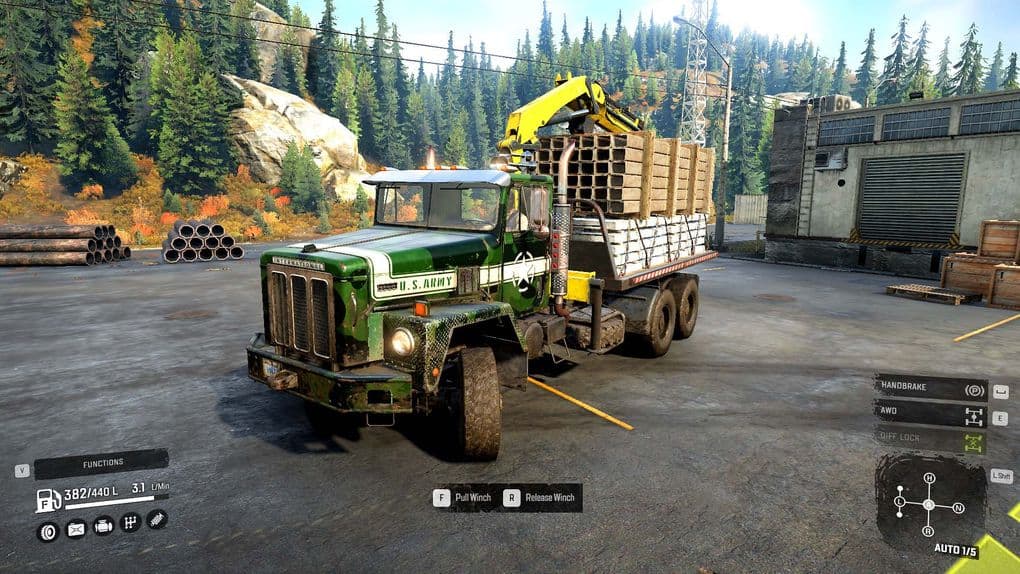Click the Release Winch action
This screenshot has width=1020, height=574.
(541, 497)
